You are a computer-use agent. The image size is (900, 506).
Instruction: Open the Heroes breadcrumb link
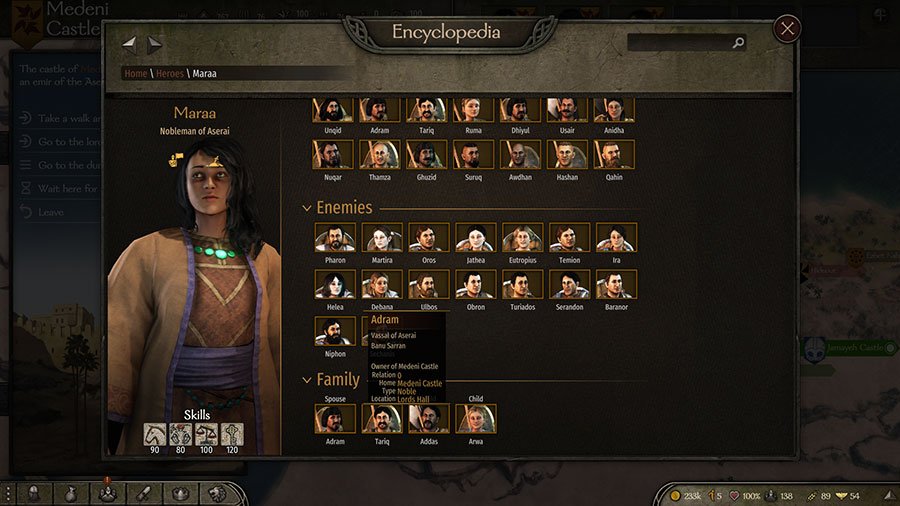coord(169,73)
